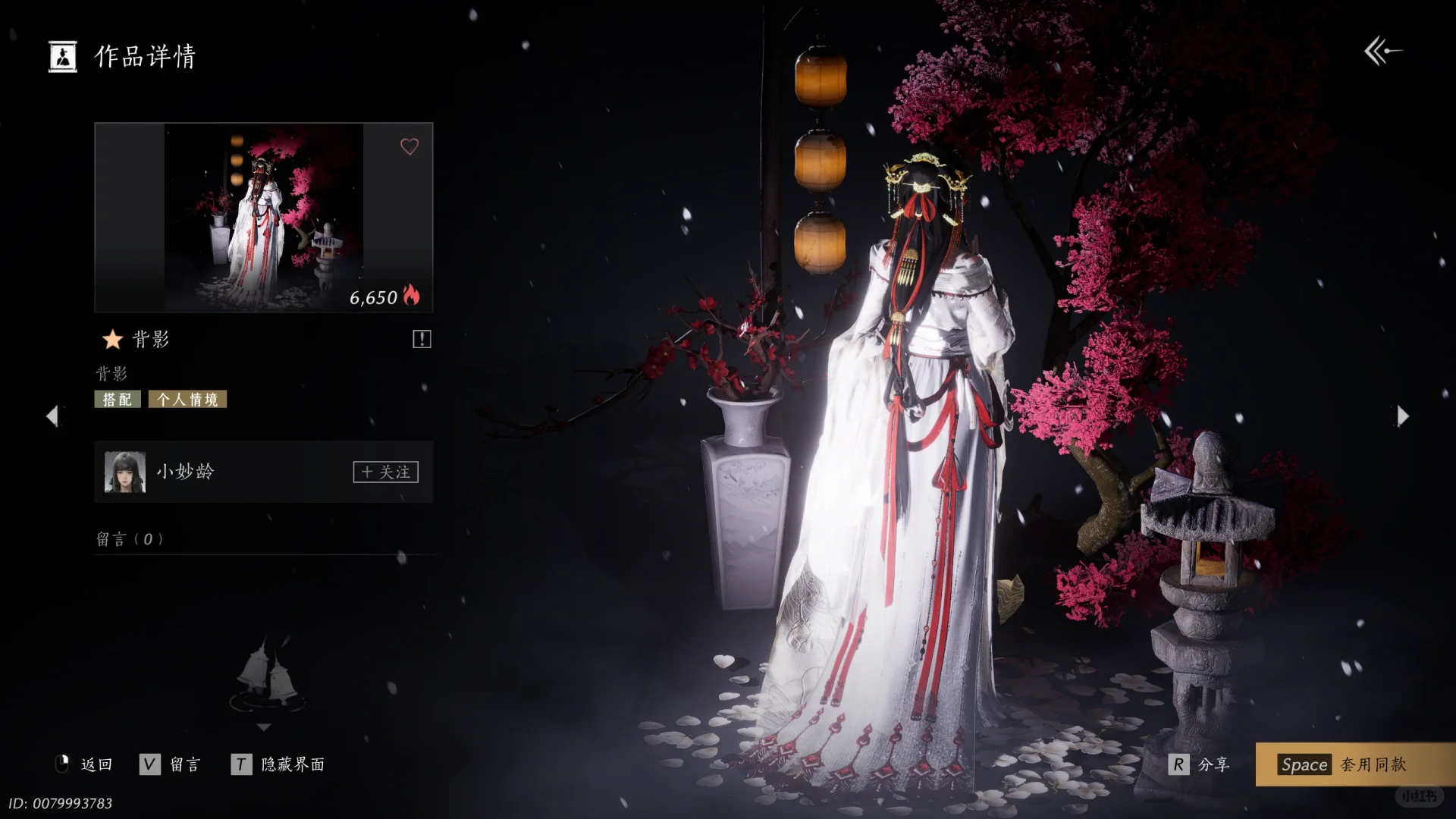
Task: Apply the same outfit with 套用同款
Action: click(1344, 764)
